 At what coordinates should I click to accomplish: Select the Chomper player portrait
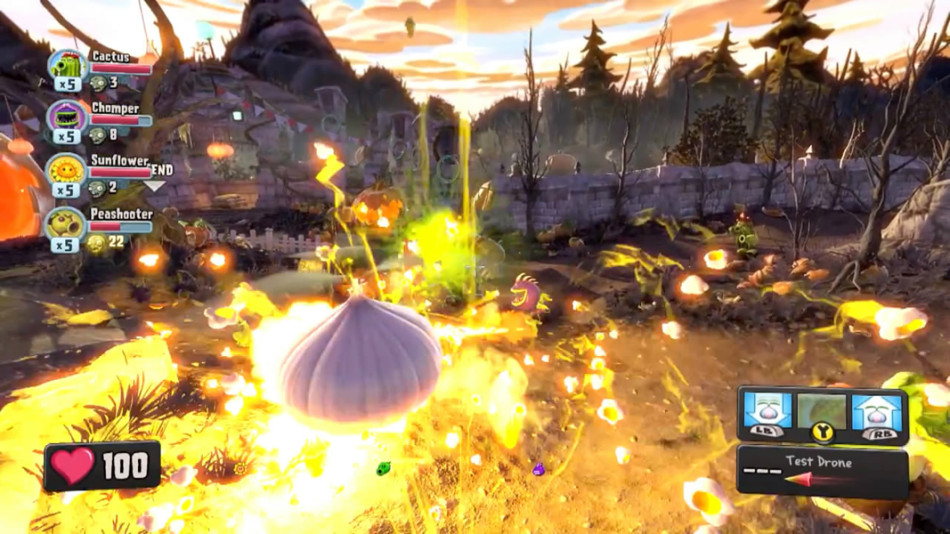point(67,118)
